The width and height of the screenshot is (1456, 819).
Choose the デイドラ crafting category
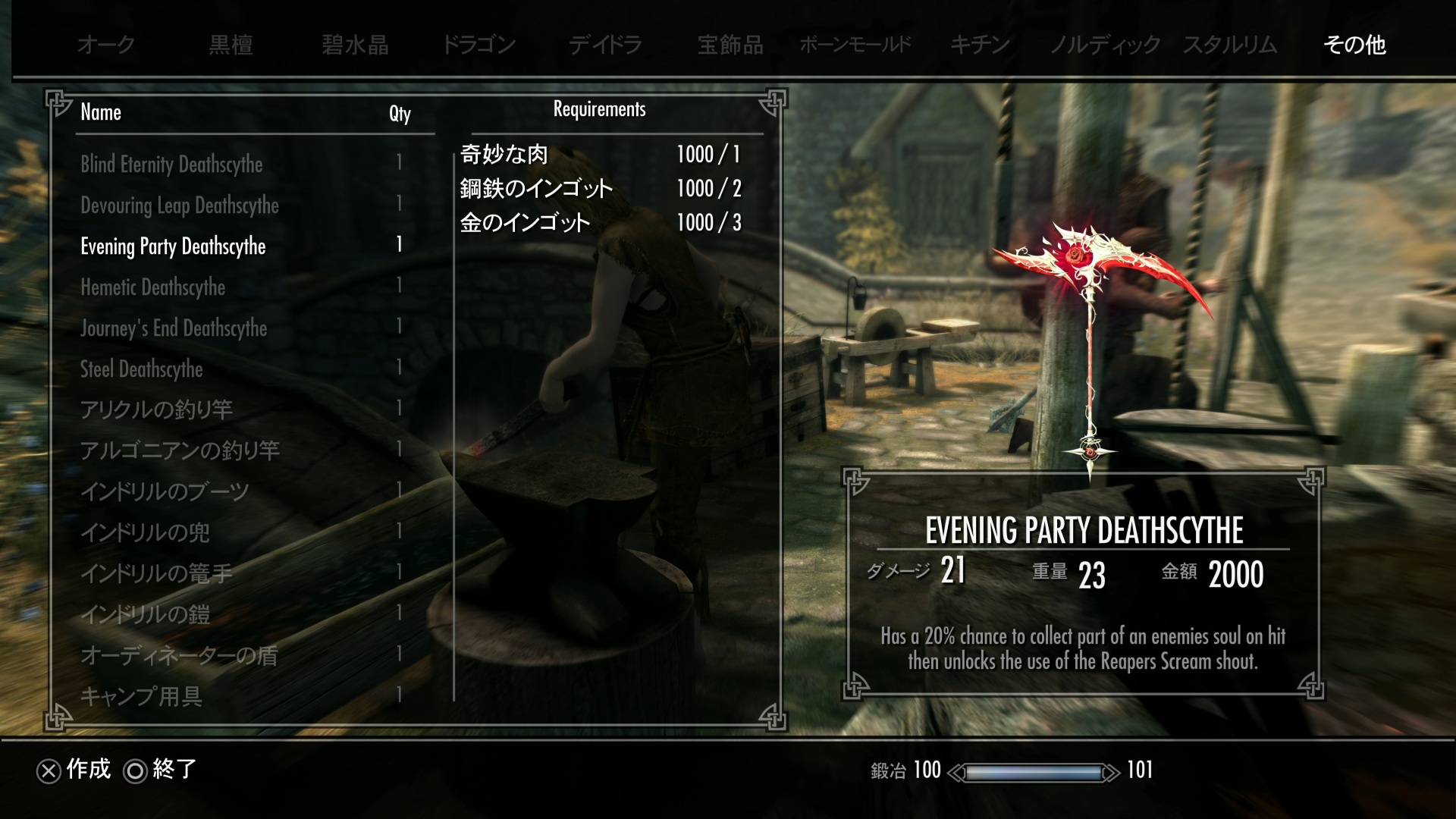coord(605,45)
